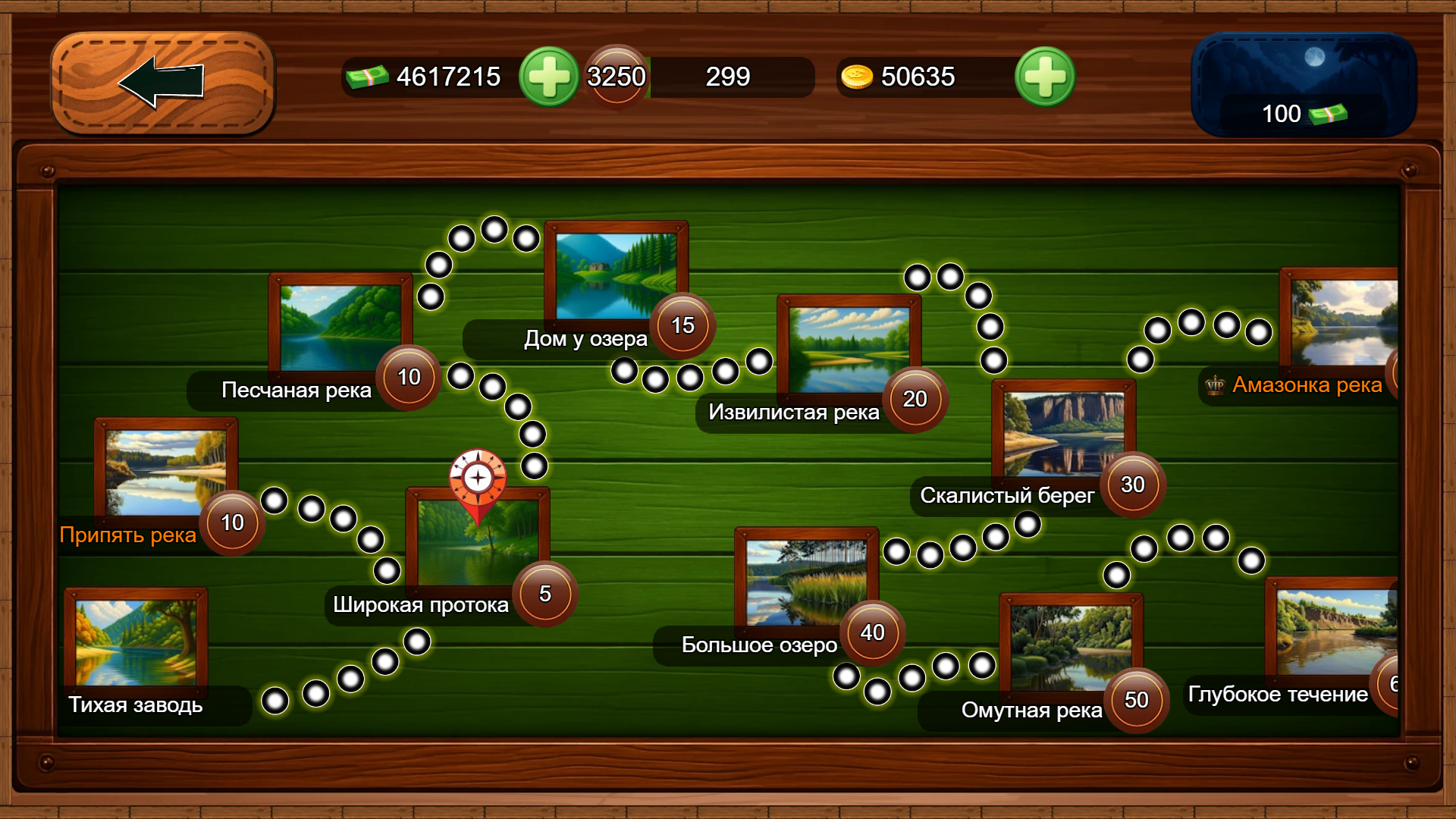Click the level 15 badge on Дом у озера
1456x819 pixels.
(681, 325)
